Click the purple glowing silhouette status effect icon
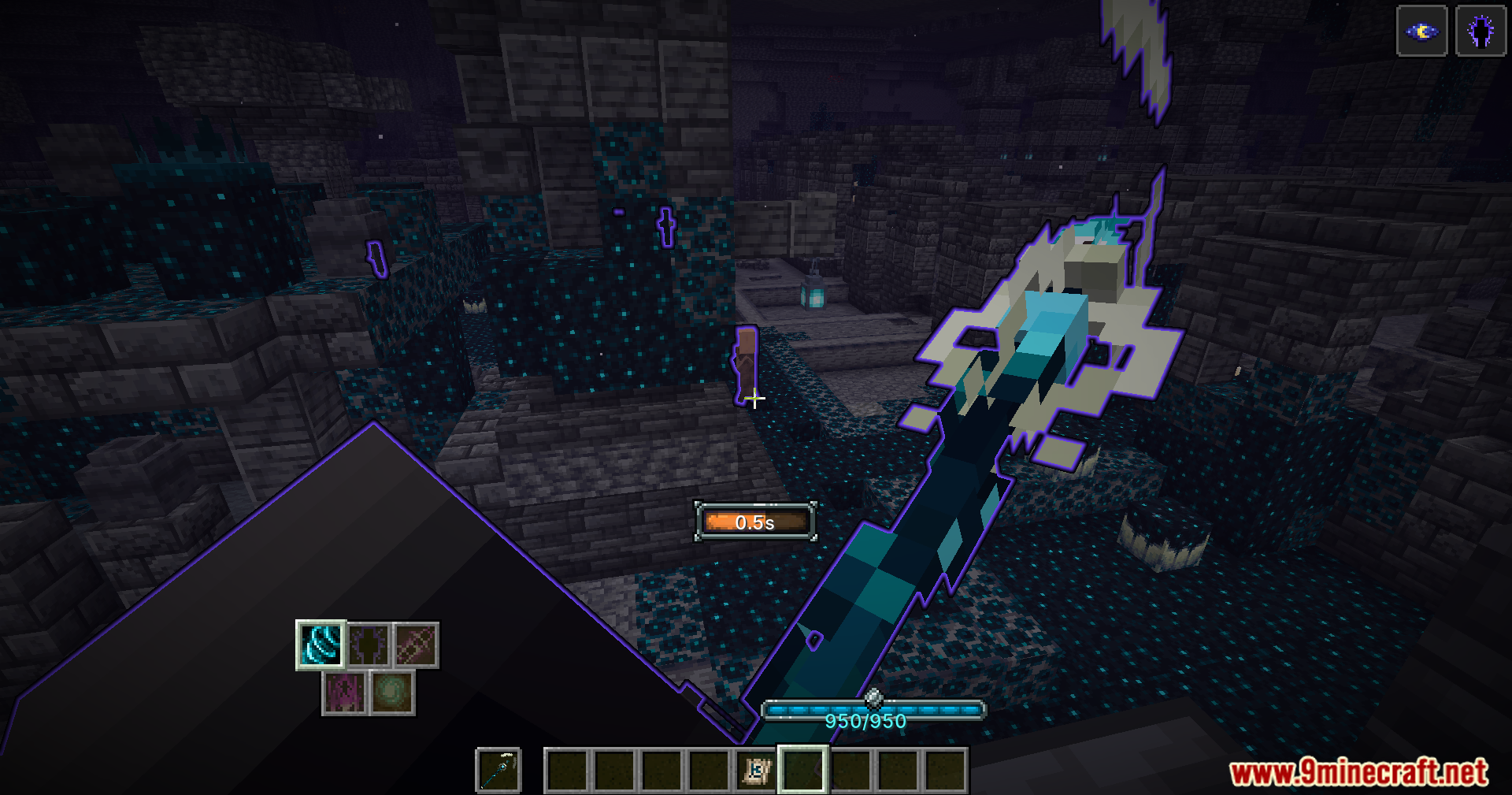This screenshot has width=1512, height=795. pos(1480,32)
